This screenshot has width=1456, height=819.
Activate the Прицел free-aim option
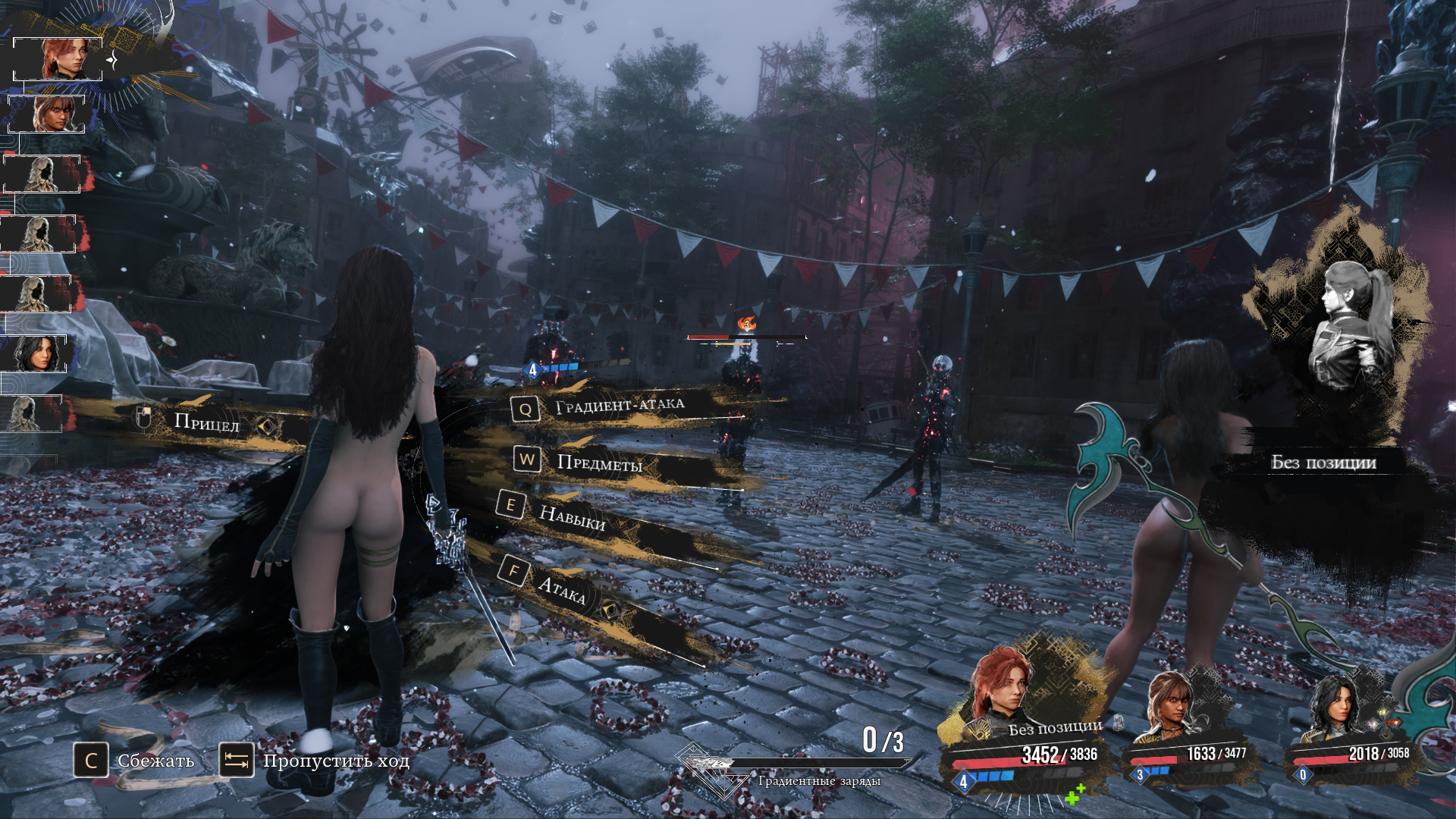[206, 422]
